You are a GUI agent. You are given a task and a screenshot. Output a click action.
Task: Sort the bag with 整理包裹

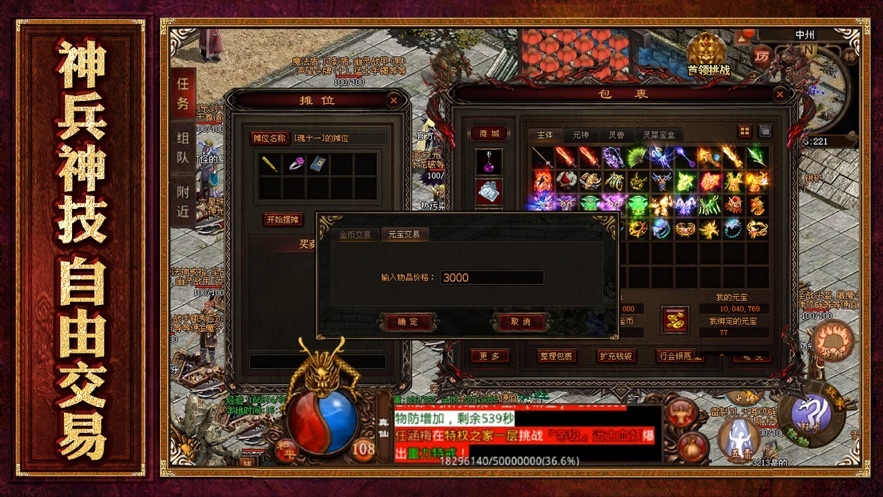[x=556, y=356]
